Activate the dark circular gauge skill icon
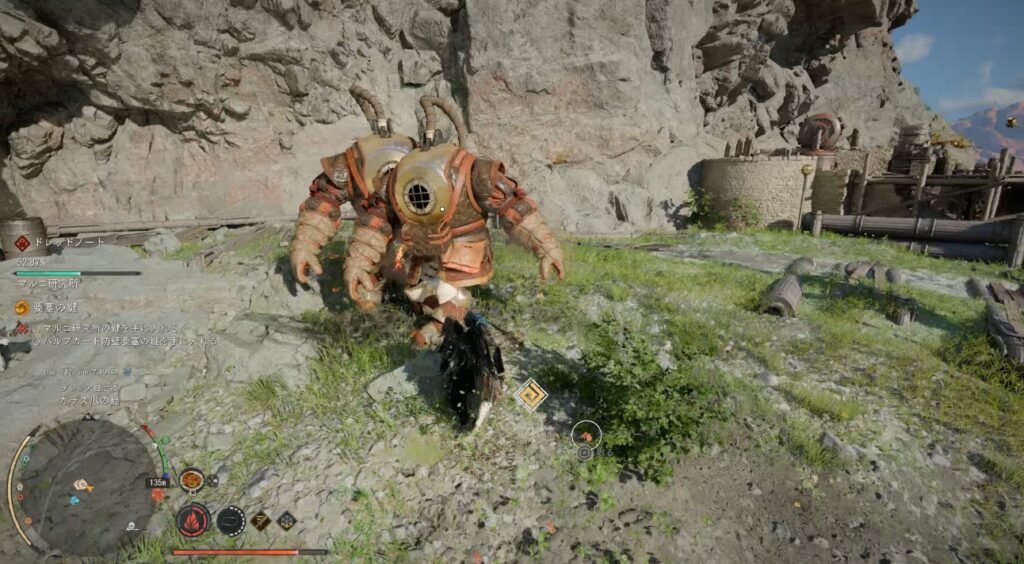Viewport: 1024px width, 564px height. tap(231, 520)
